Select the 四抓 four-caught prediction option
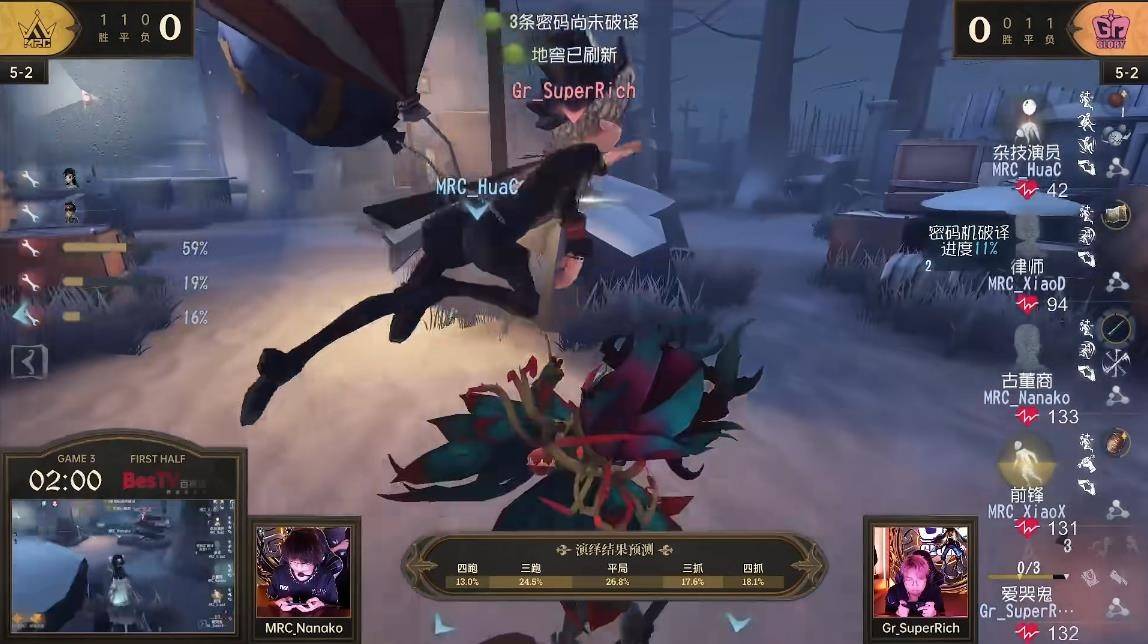The width and height of the screenshot is (1148, 644). [x=752, y=575]
